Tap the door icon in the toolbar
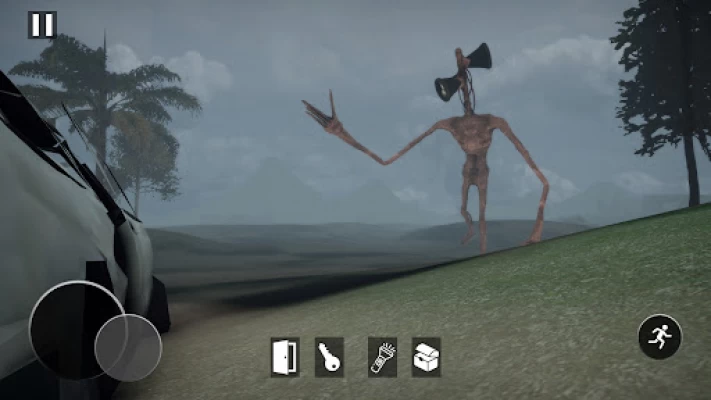 (x=284, y=357)
